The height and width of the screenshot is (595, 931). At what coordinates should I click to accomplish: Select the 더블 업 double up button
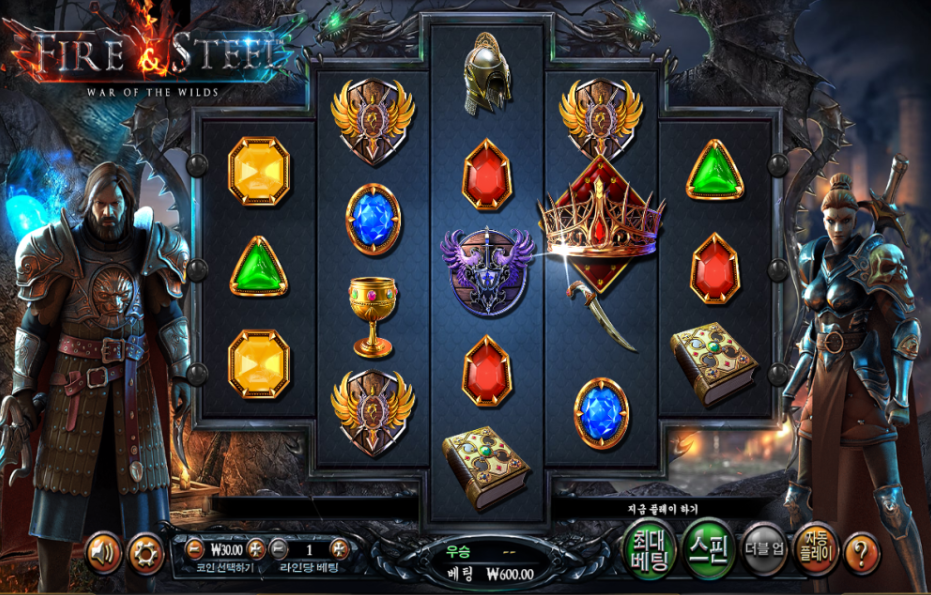(765, 548)
